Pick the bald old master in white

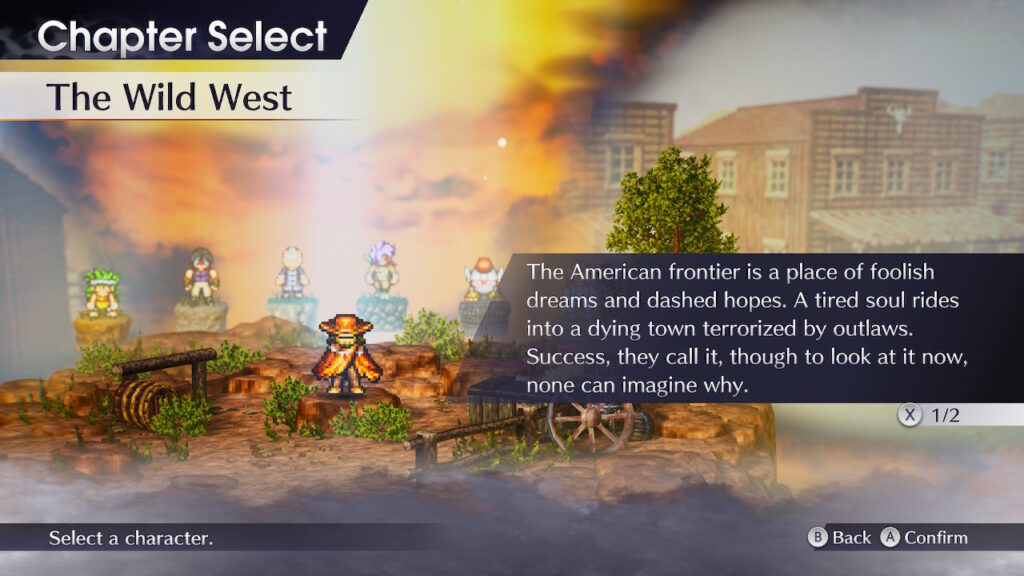(x=291, y=272)
